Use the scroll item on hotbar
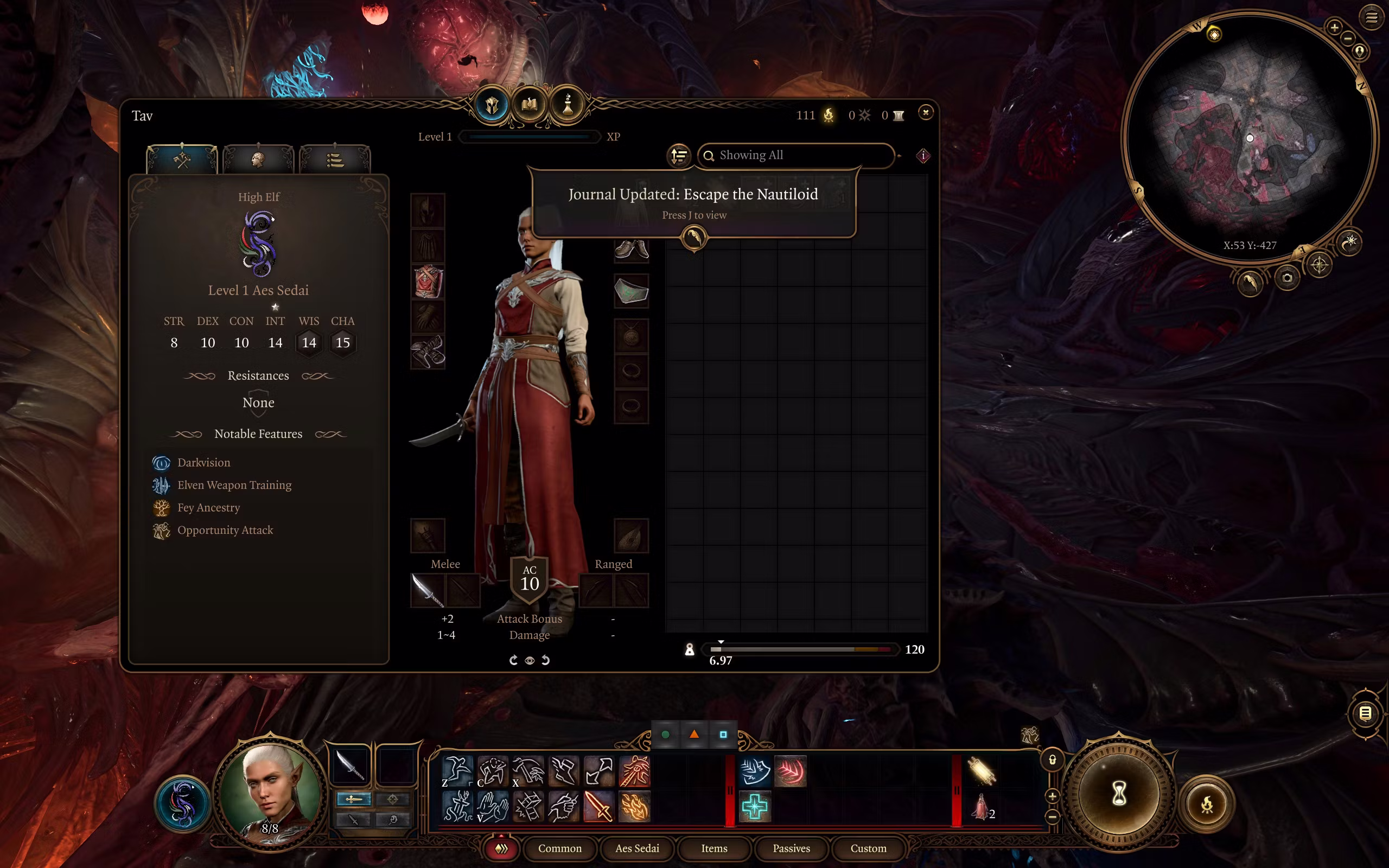1389x868 pixels. 981,771
